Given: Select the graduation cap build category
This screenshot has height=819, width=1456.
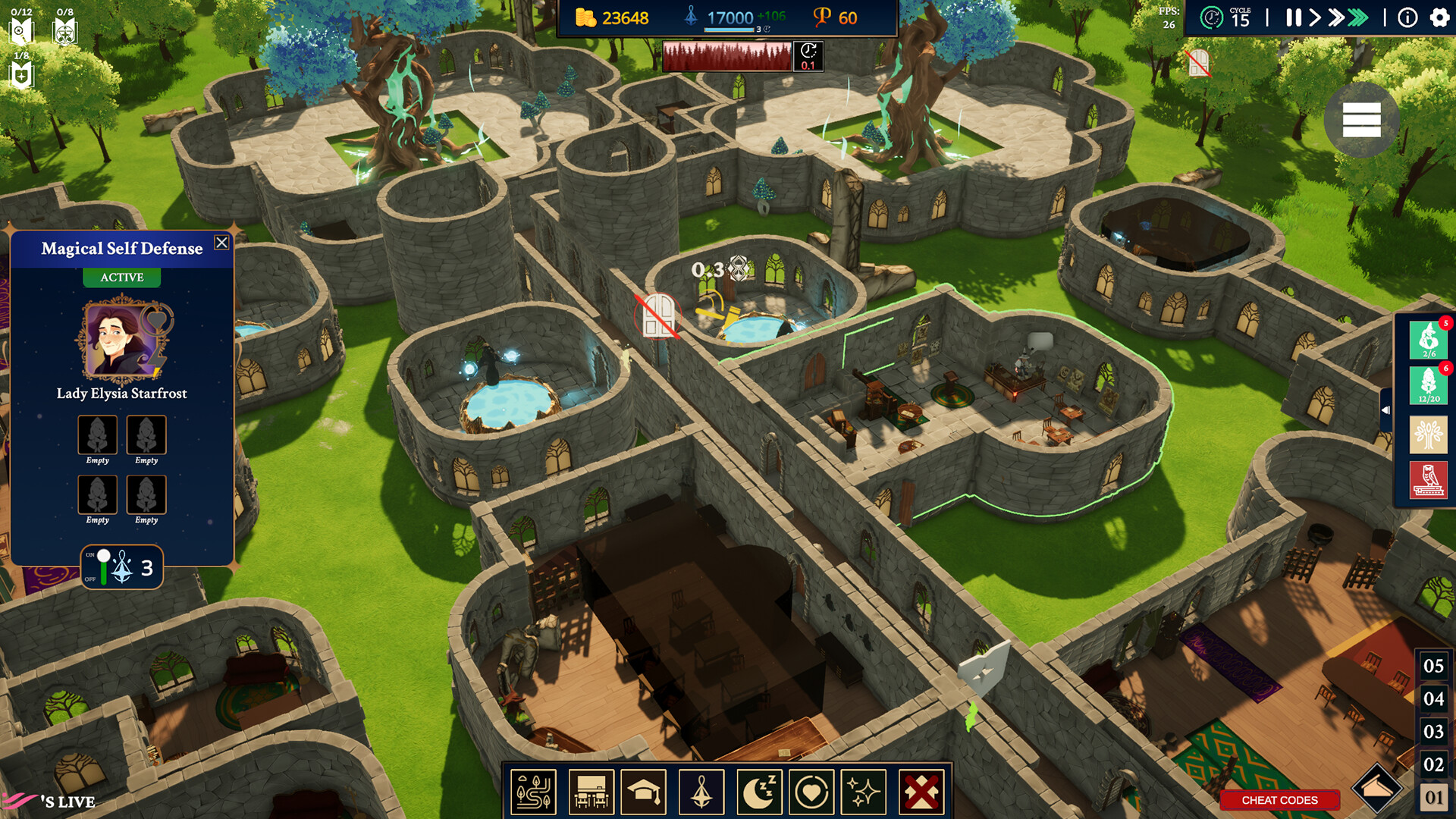Looking at the screenshot, I should pos(643,792).
